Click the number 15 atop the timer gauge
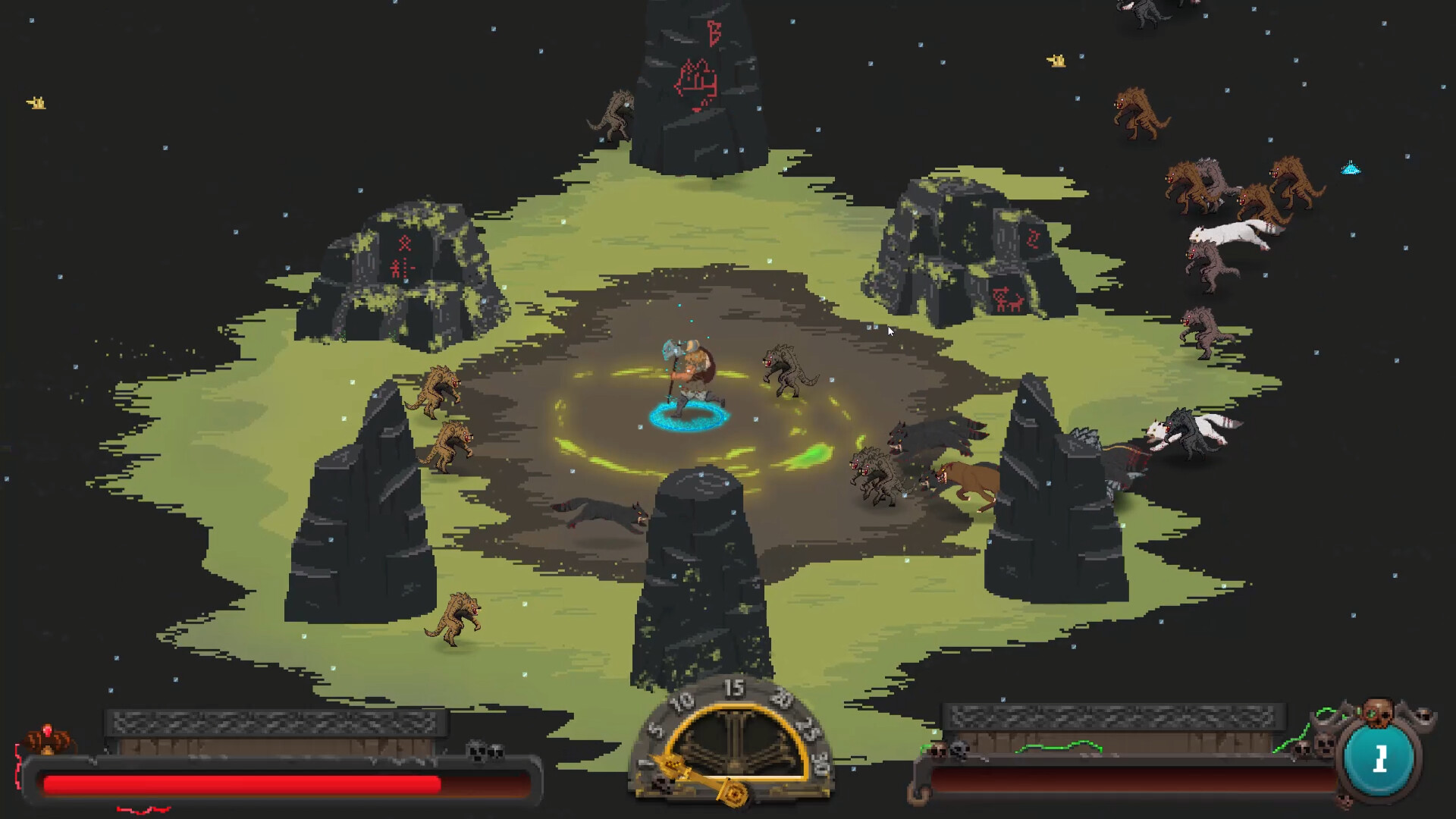This screenshot has height=819, width=1456. point(734,689)
